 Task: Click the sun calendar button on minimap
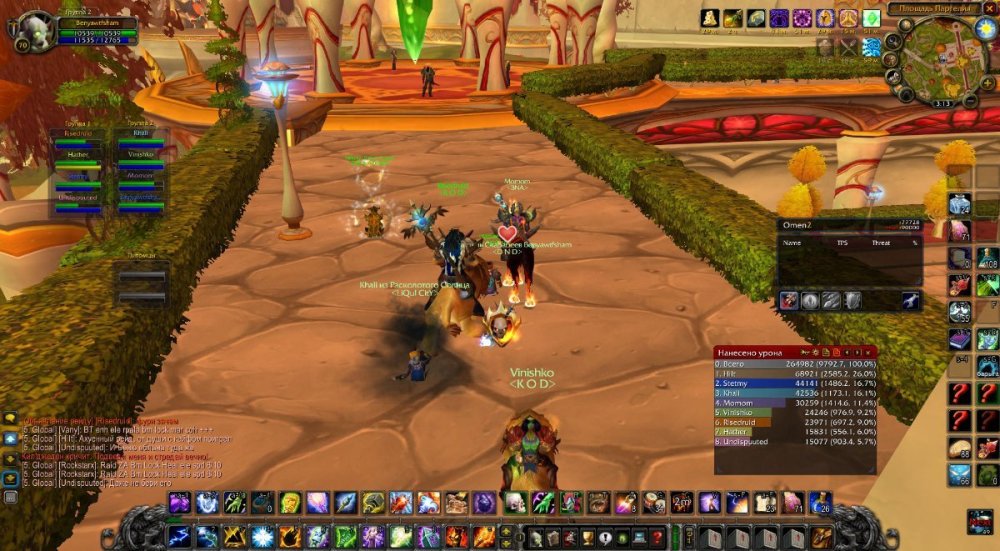click(x=986, y=28)
